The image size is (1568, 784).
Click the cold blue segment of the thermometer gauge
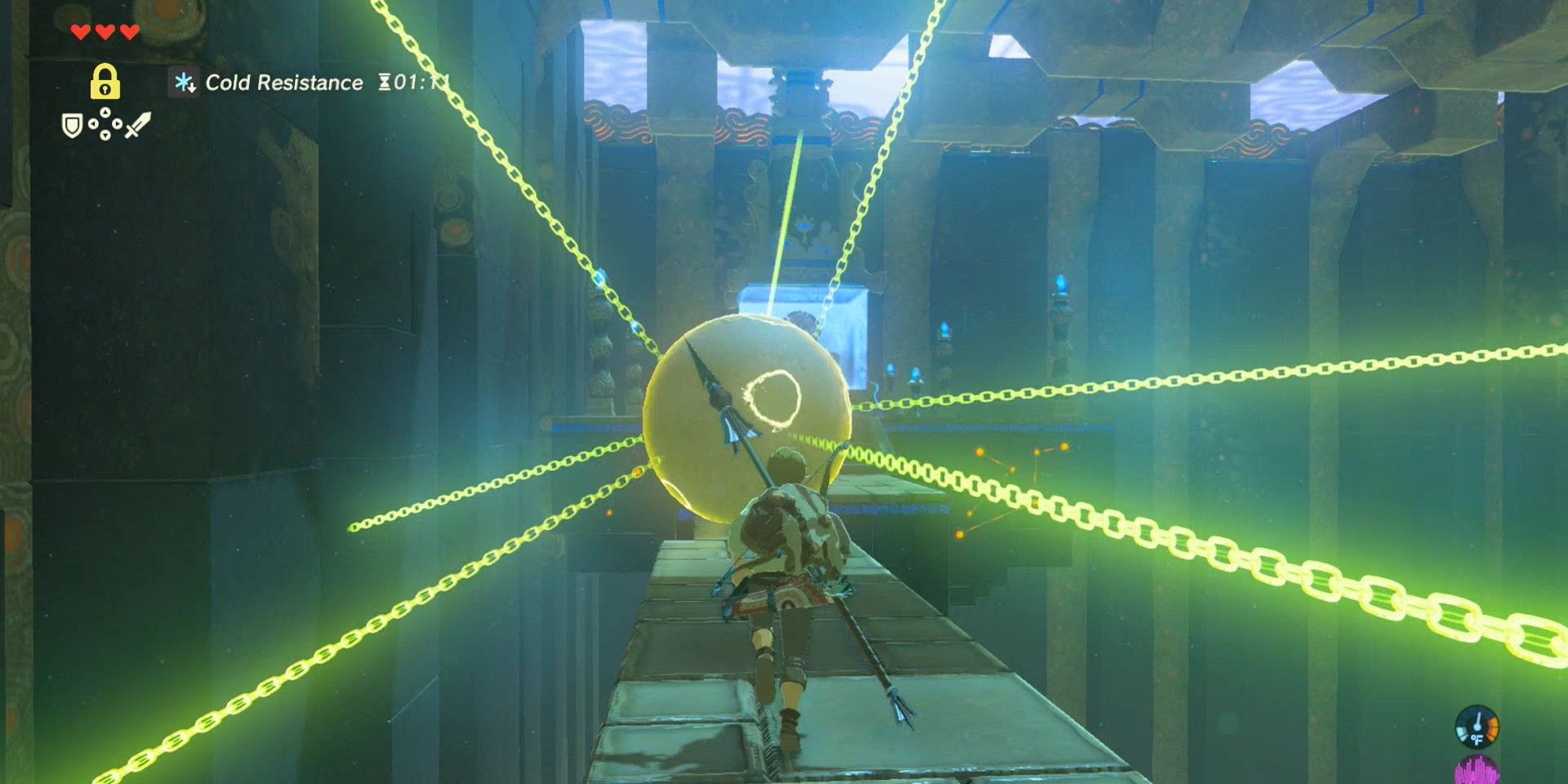click(x=1461, y=733)
